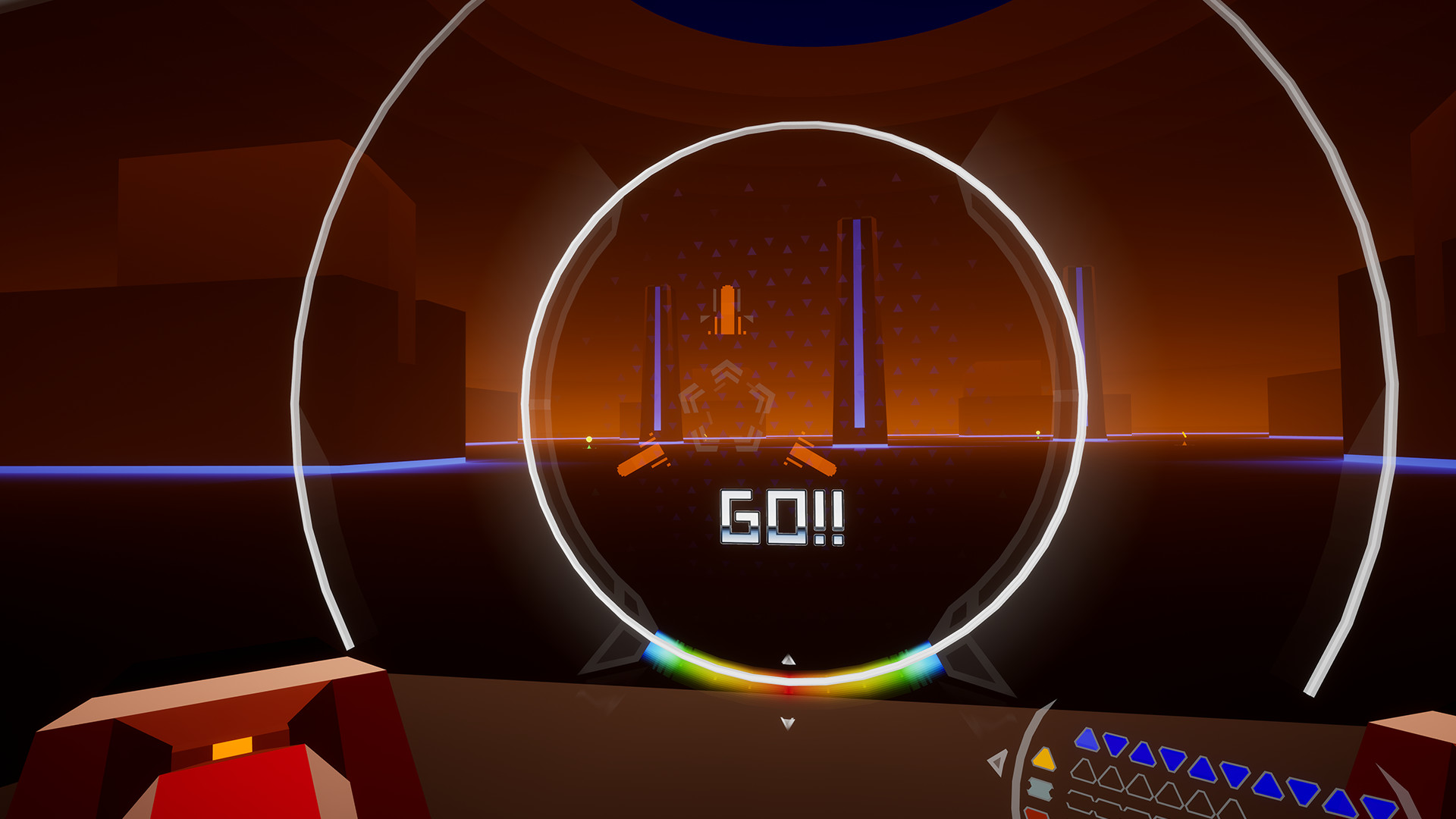This screenshot has height=819, width=1456.
Task: Enable an unlit triangle in the second indicator row
Action: click(x=1085, y=770)
